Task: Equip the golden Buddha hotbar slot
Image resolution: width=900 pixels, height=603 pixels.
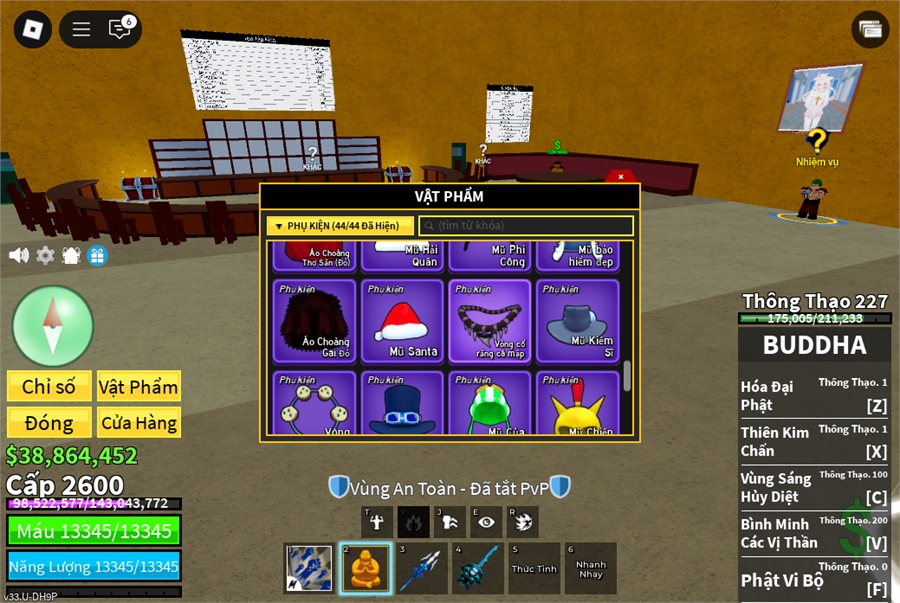Action: pos(365,569)
